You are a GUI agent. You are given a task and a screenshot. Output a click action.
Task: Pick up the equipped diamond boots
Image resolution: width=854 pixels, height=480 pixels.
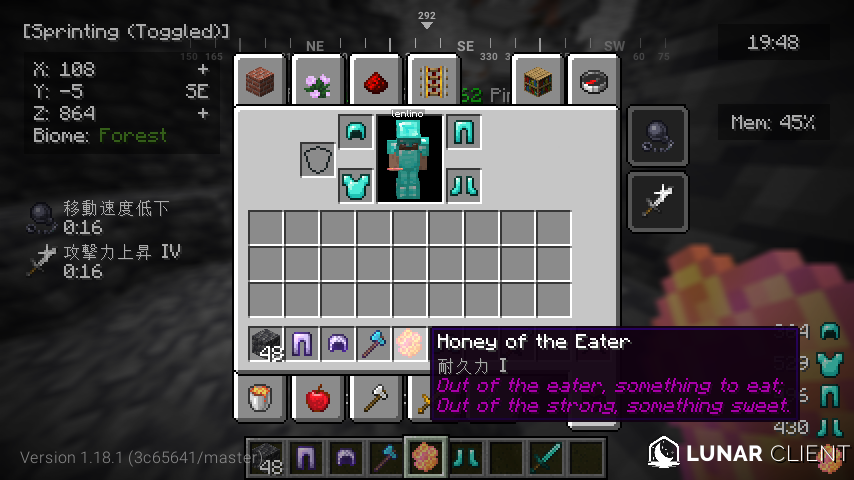(x=462, y=185)
